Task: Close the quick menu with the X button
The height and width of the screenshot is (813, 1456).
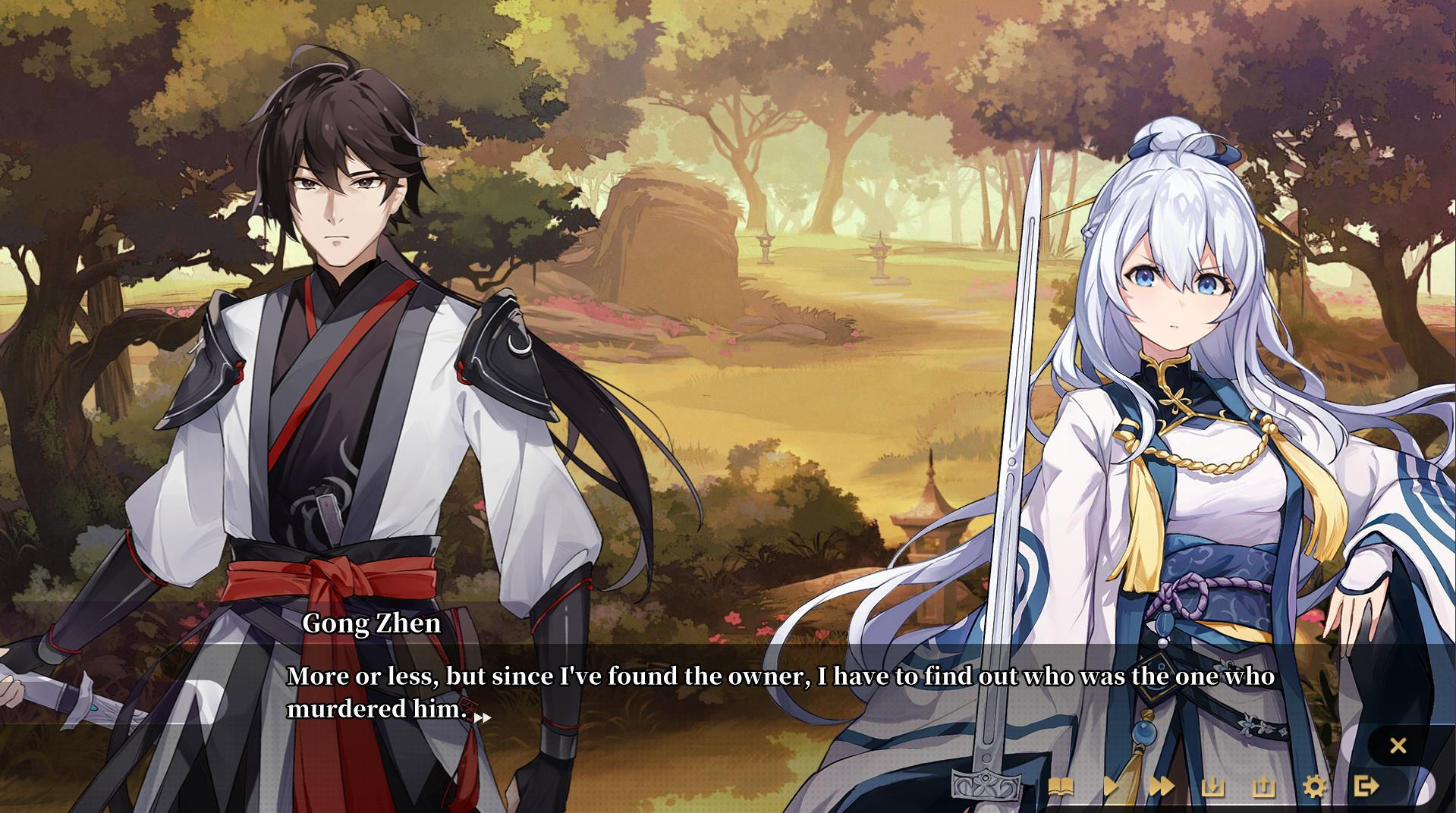Action: (1398, 746)
